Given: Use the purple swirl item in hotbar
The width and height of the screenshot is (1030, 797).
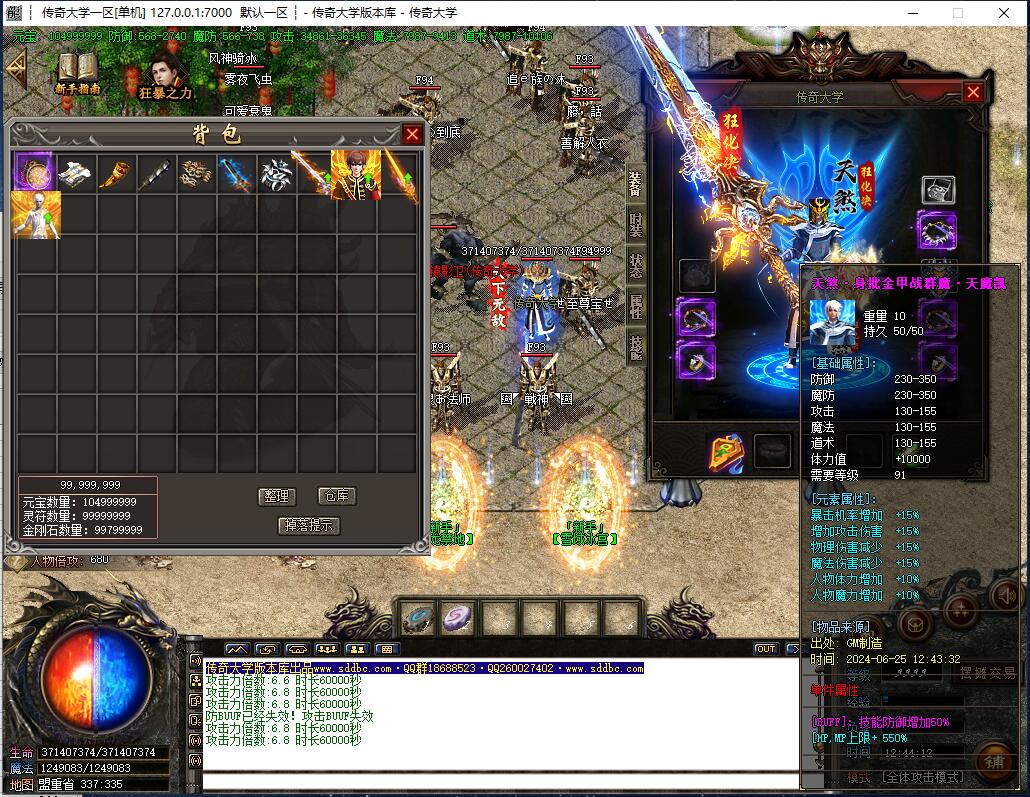Looking at the screenshot, I should (x=459, y=618).
